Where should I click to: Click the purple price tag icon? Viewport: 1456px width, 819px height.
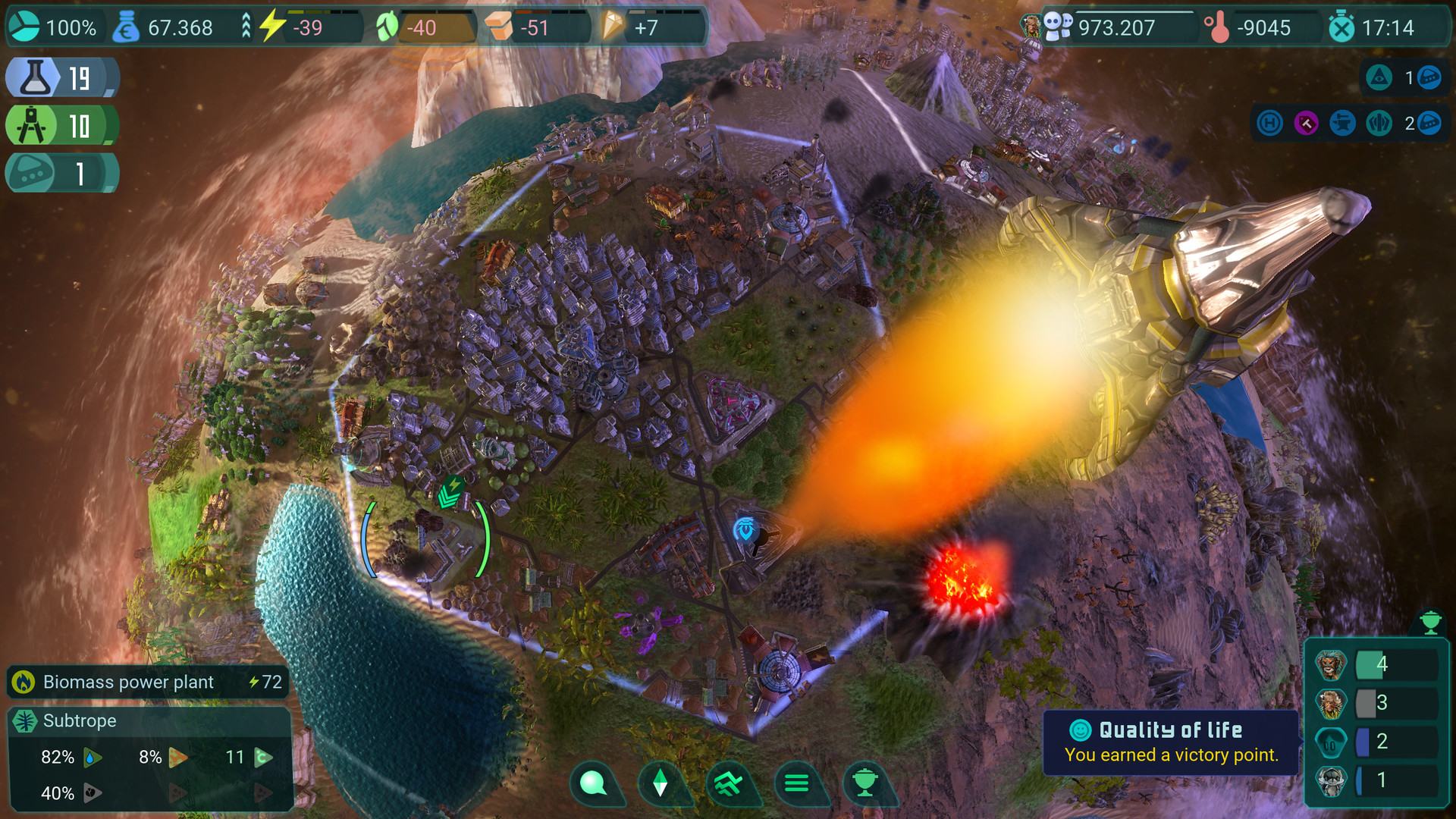pos(1306,123)
